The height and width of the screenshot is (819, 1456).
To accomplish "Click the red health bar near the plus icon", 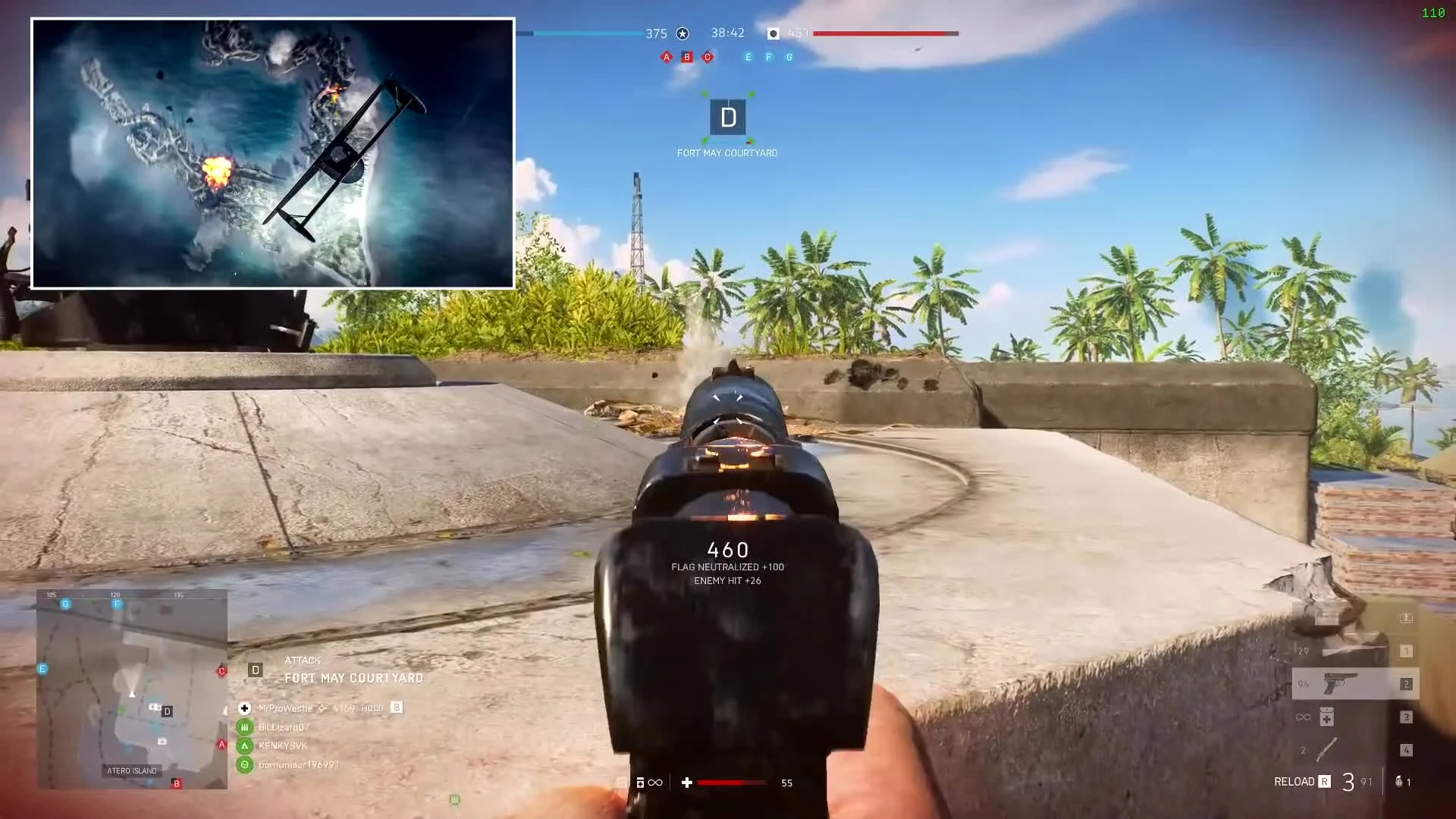I will [x=730, y=782].
